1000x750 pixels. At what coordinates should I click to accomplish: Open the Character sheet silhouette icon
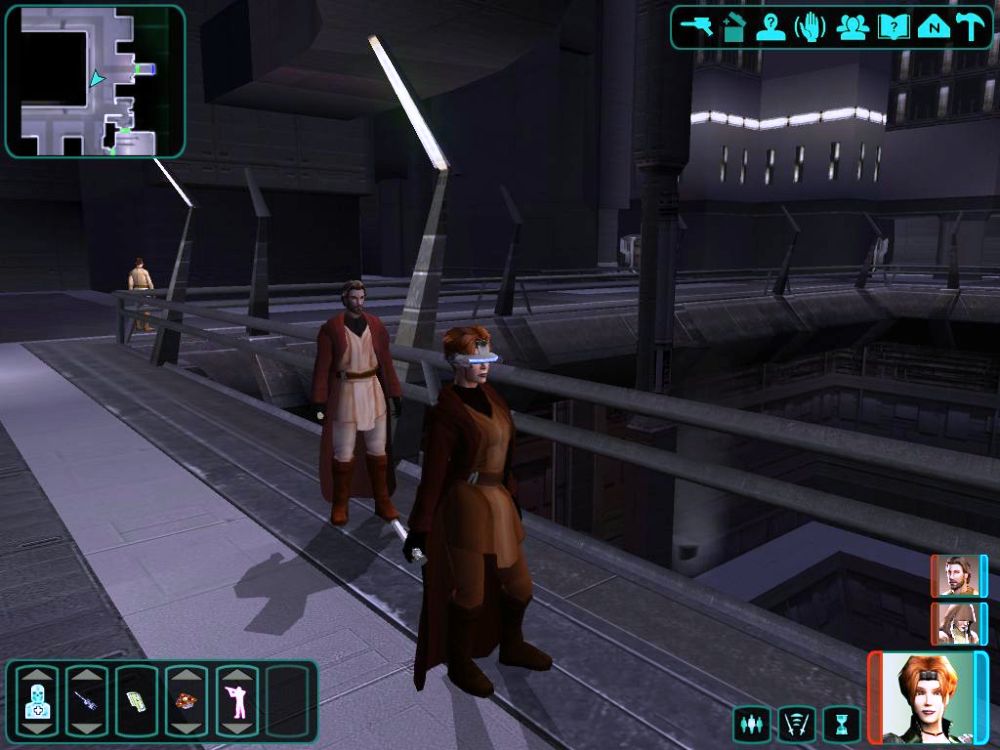click(x=771, y=27)
